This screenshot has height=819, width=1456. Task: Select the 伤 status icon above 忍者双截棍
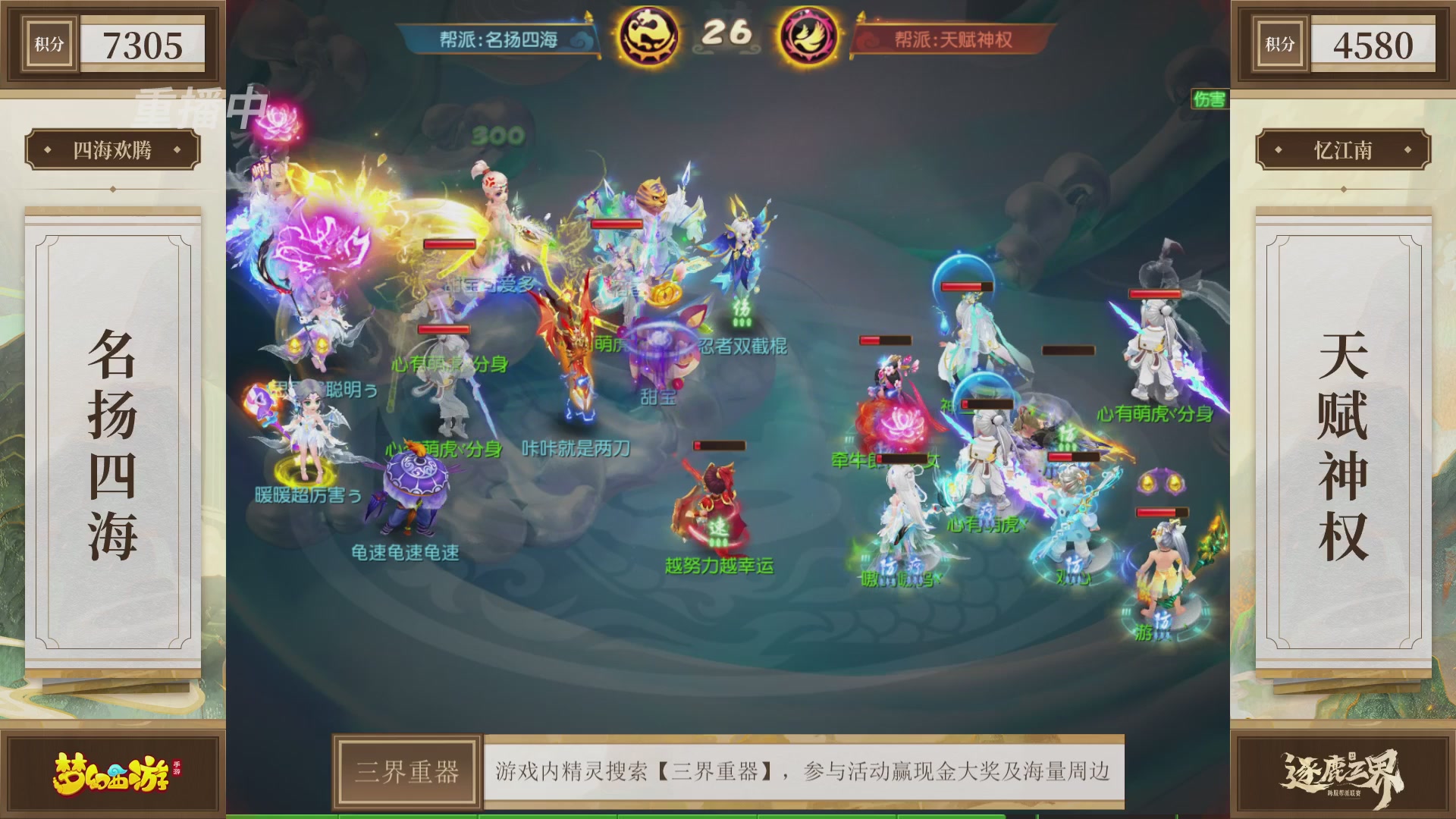tap(743, 309)
